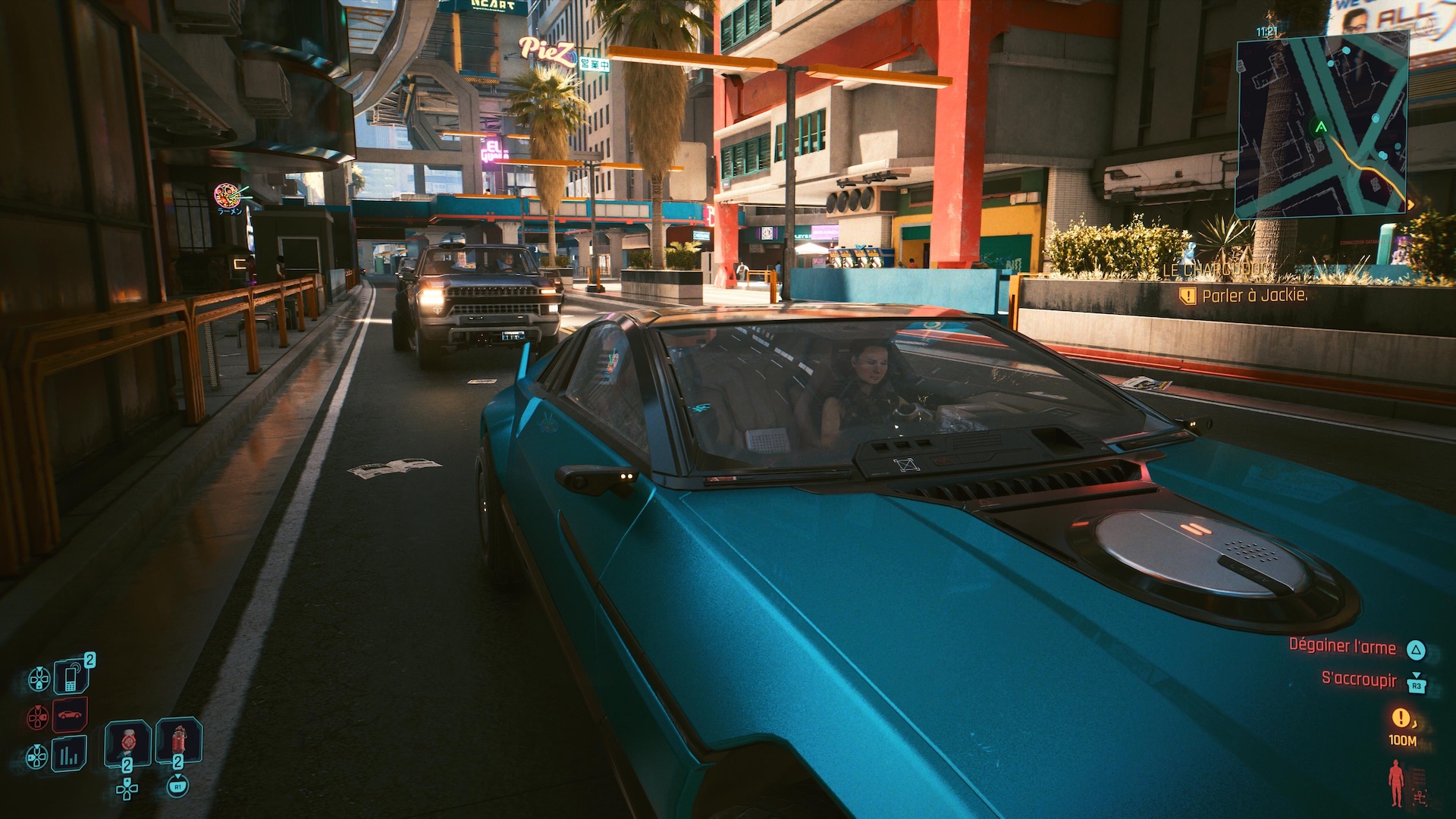The width and height of the screenshot is (1456, 819).
Task: Use the health inhaler consumable slot
Action: pos(127,742)
